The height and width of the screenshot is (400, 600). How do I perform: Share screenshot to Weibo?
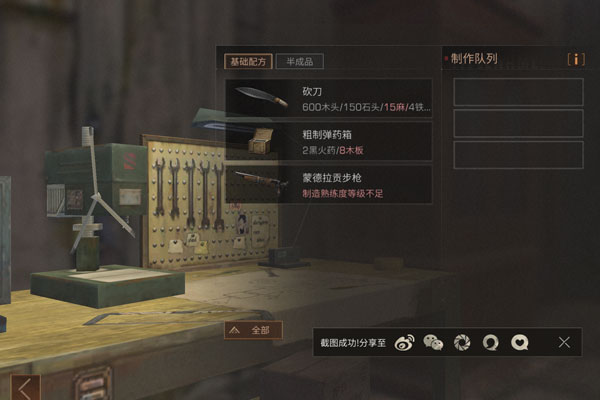tap(405, 342)
